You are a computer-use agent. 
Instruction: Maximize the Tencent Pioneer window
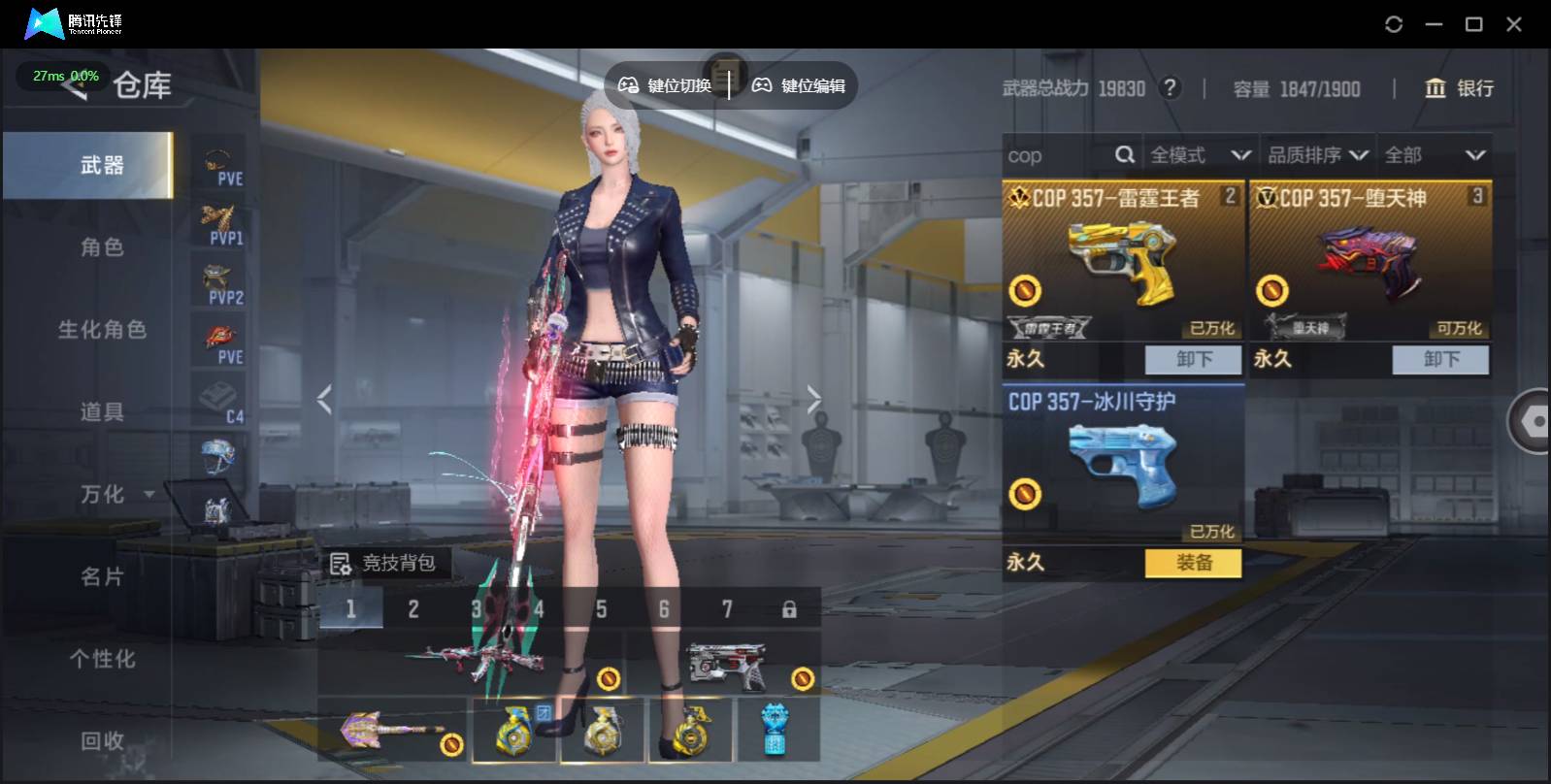(x=1473, y=24)
